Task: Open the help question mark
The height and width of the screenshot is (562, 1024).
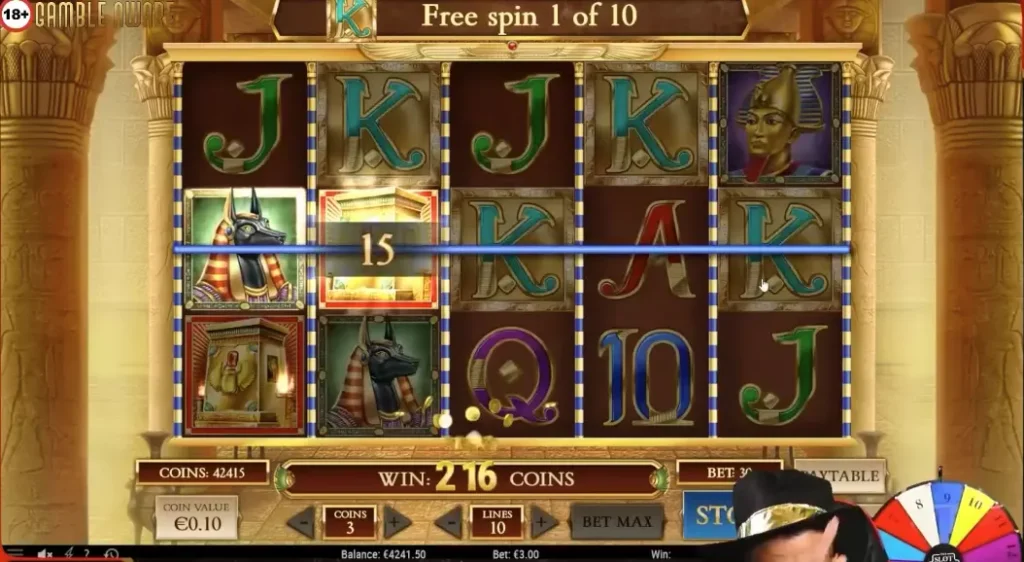Action: [x=87, y=554]
